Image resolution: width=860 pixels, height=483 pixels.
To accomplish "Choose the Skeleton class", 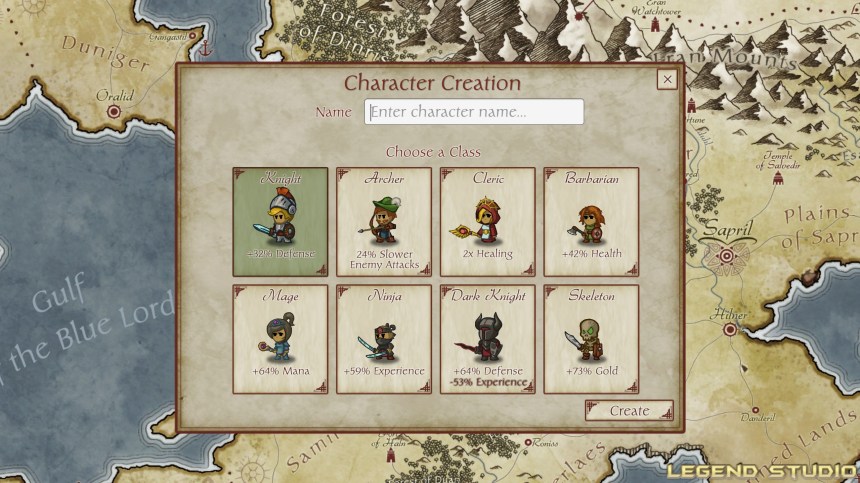I will tap(591, 339).
